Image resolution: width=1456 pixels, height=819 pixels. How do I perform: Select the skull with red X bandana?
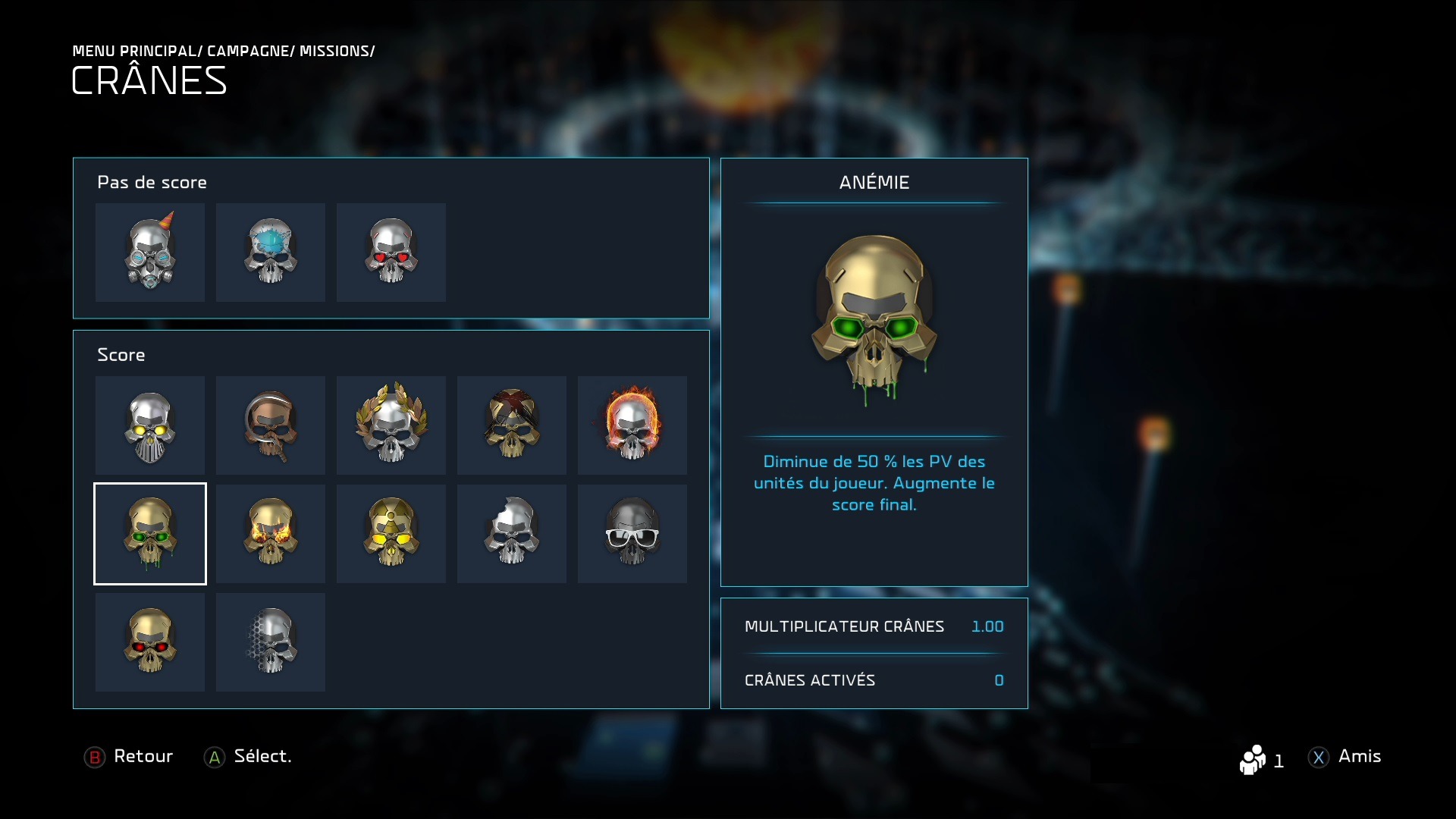pos(512,425)
